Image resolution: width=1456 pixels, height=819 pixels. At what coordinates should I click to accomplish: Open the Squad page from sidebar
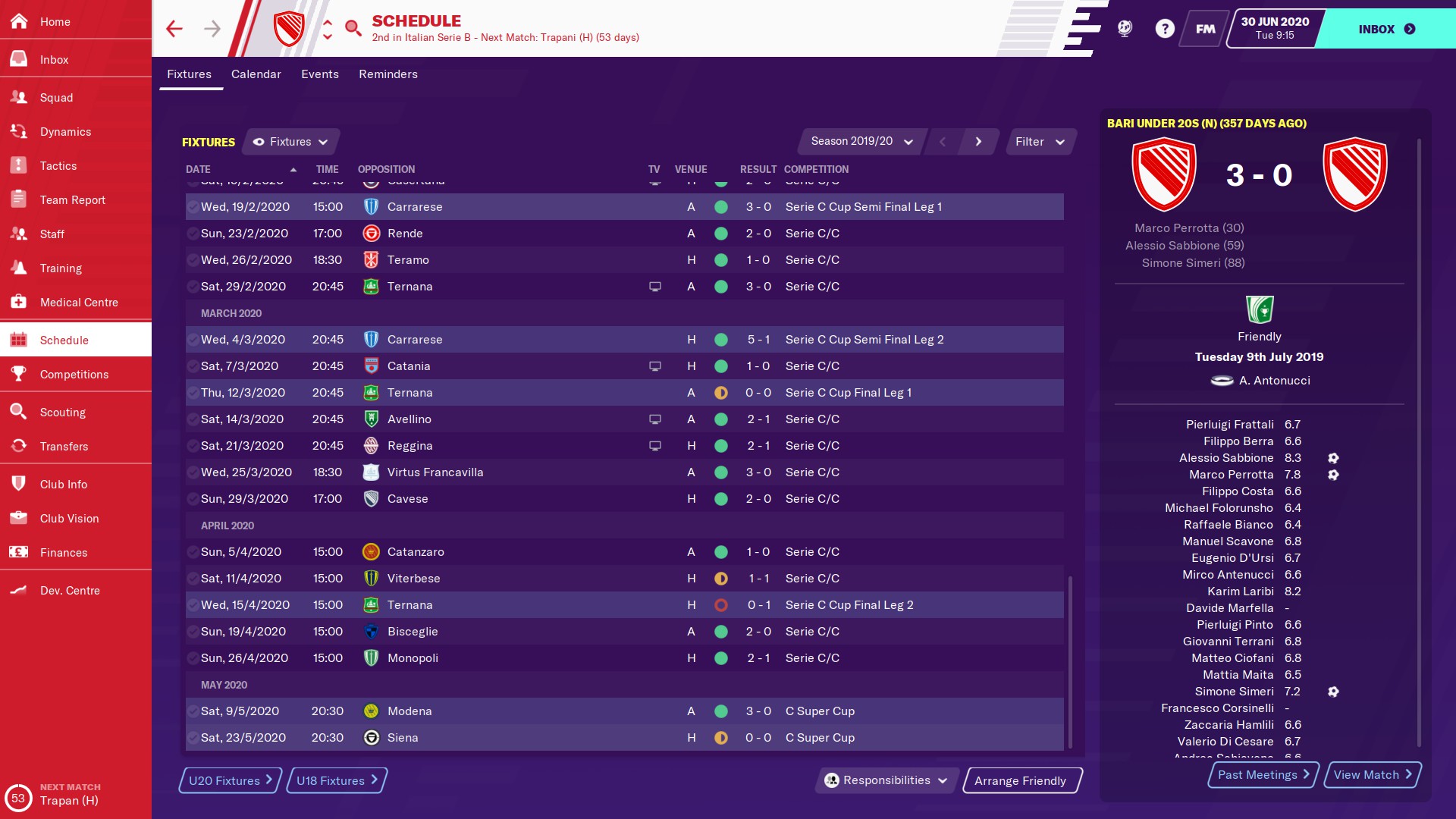pyautogui.click(x=57, y=98)
